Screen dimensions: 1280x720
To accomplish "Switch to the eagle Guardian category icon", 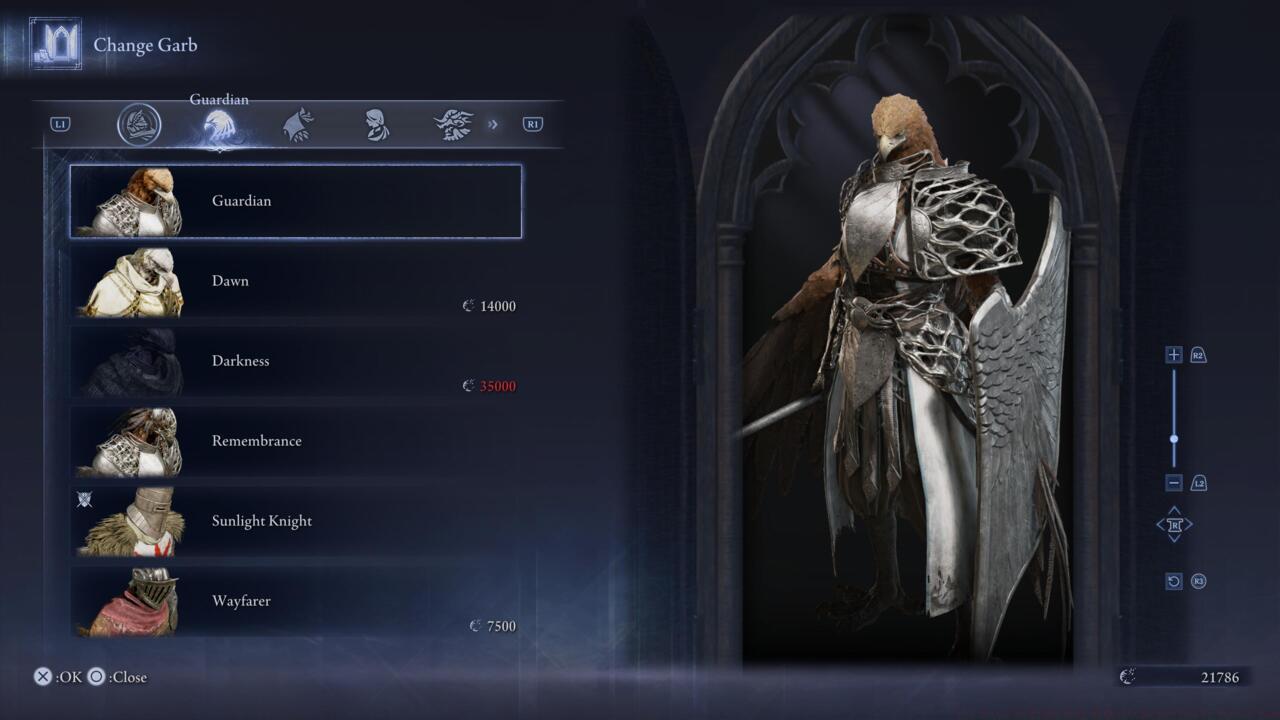I will [x=219, y=124].
